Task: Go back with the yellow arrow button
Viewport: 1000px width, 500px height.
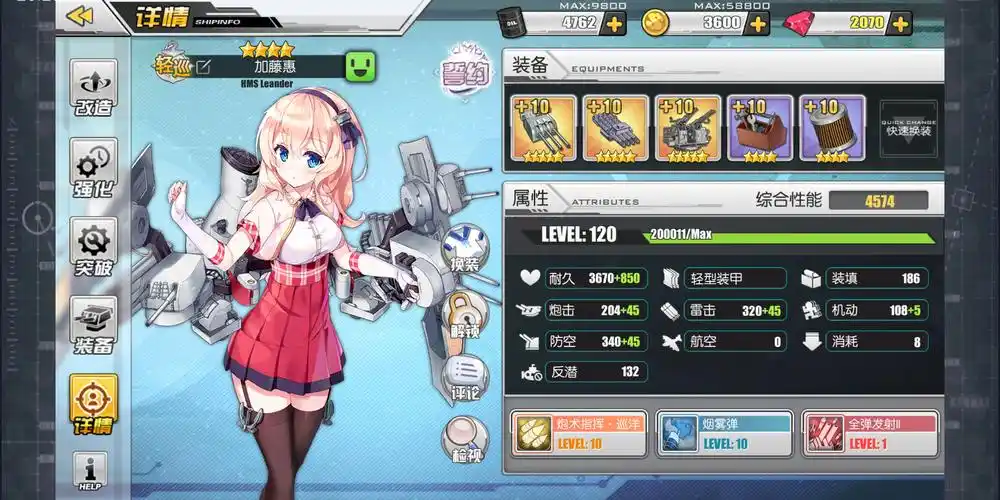Action: point(80,16)
